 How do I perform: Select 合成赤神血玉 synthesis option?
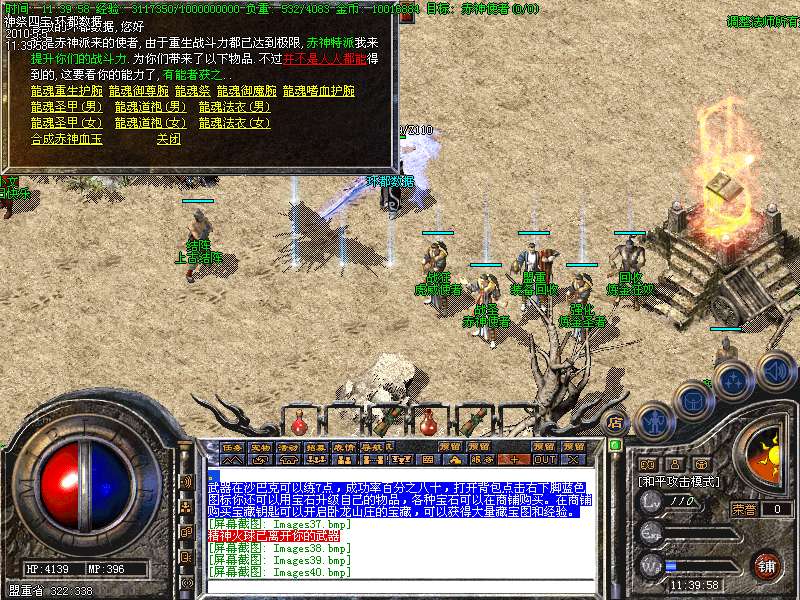pos(66,139)
